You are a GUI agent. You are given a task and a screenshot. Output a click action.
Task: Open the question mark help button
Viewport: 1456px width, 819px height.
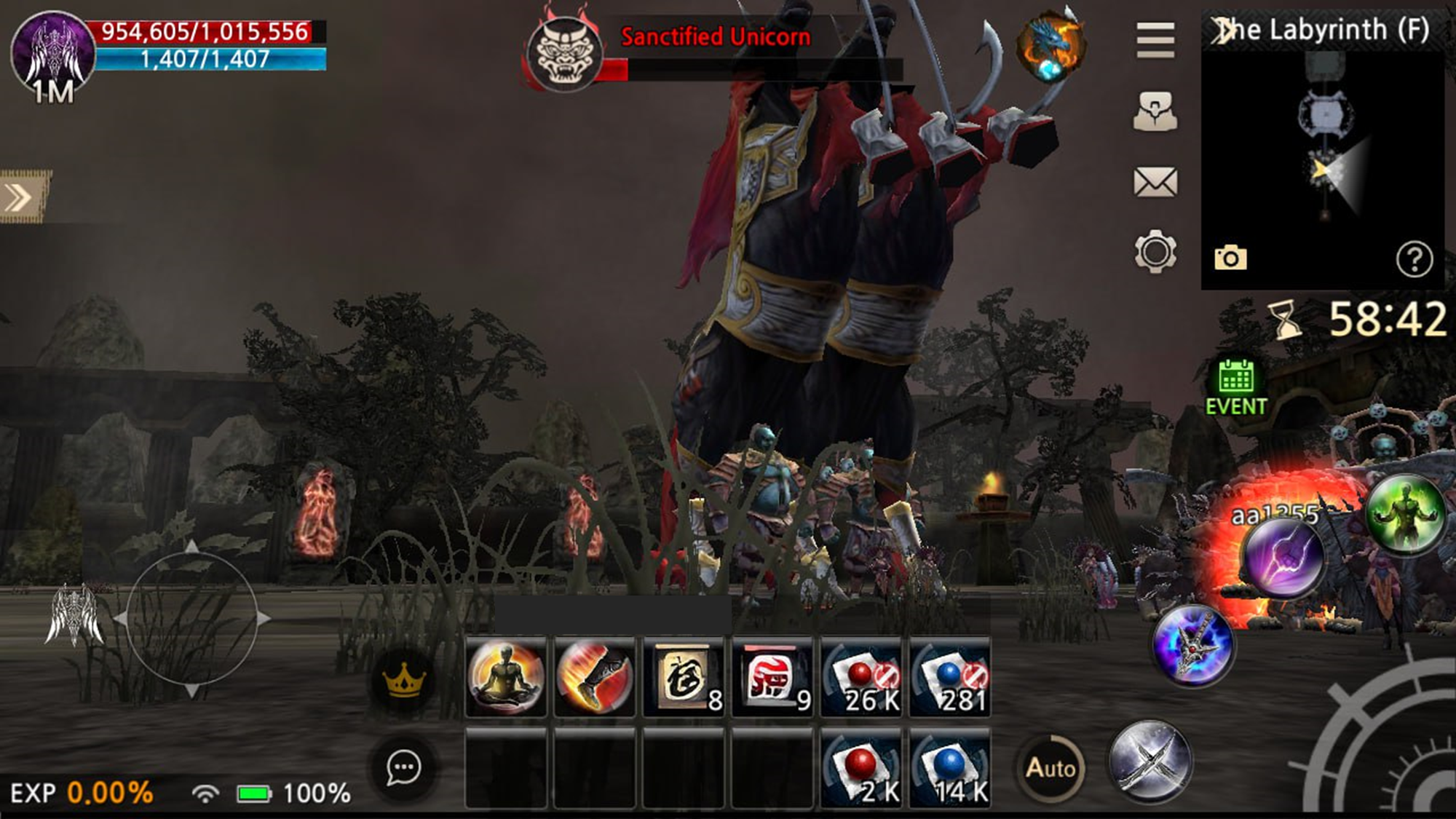[x=1414, y=259]
